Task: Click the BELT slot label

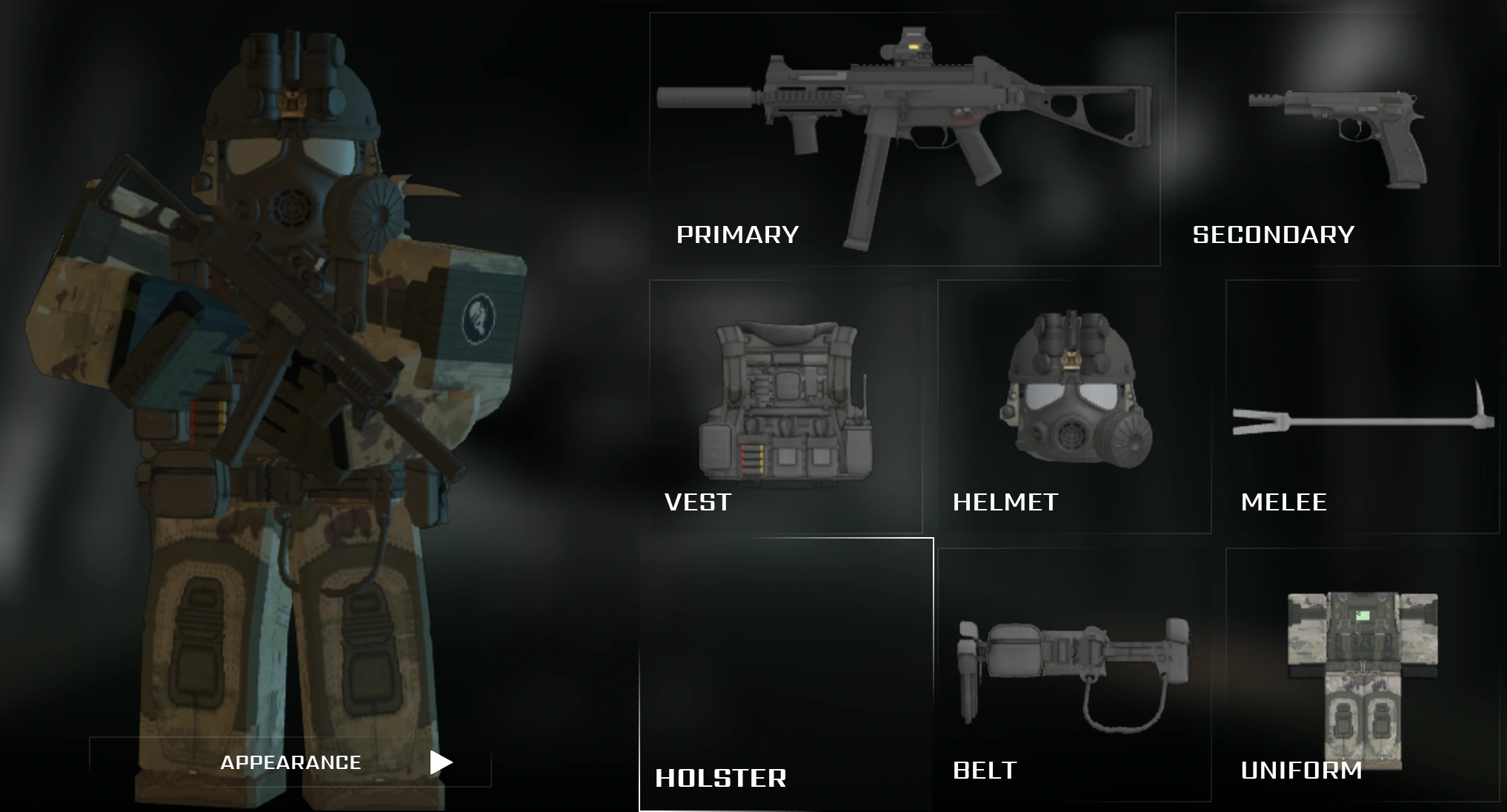Action: pos(985,771)
